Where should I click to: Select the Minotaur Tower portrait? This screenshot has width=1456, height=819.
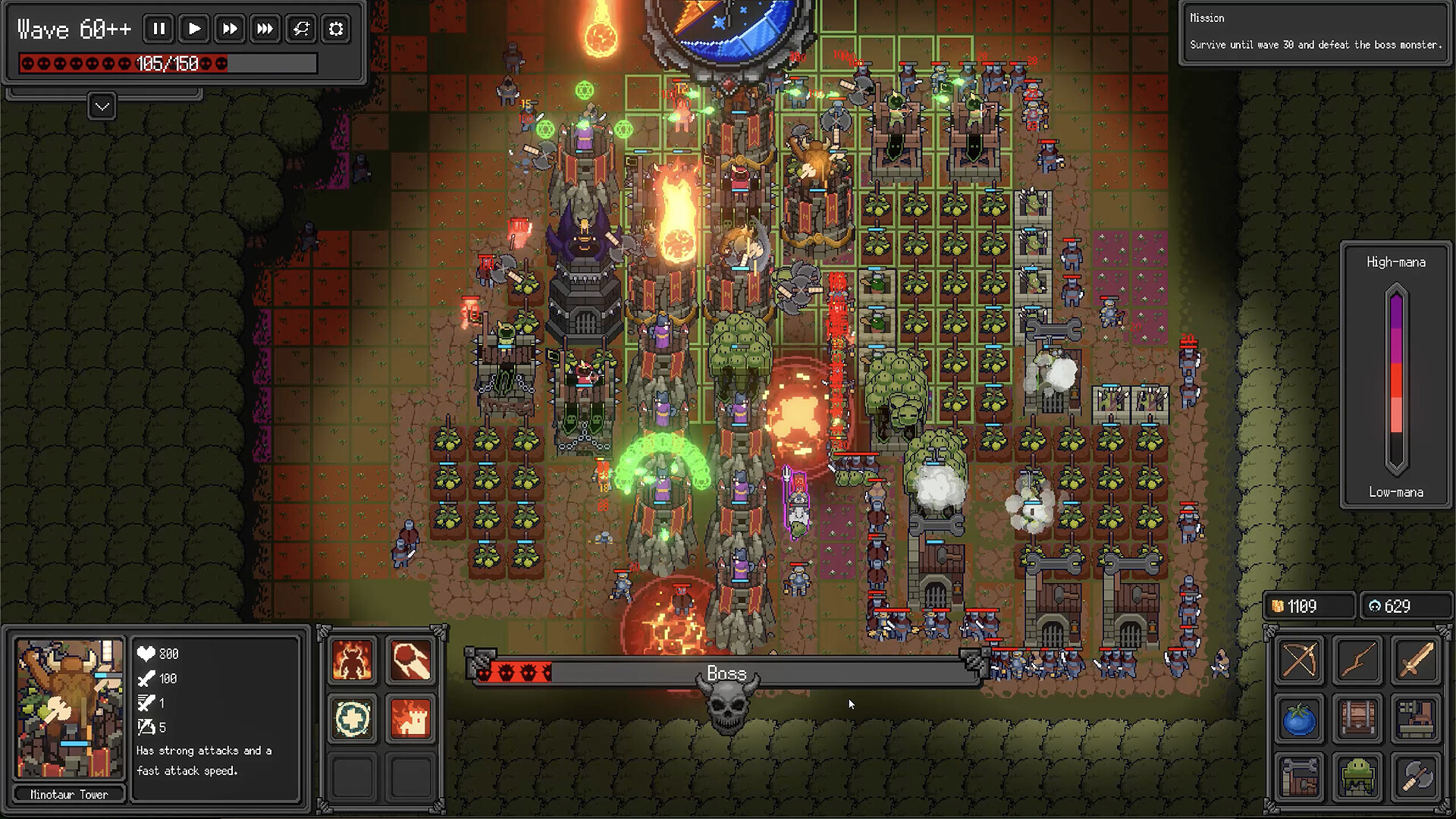69,708
